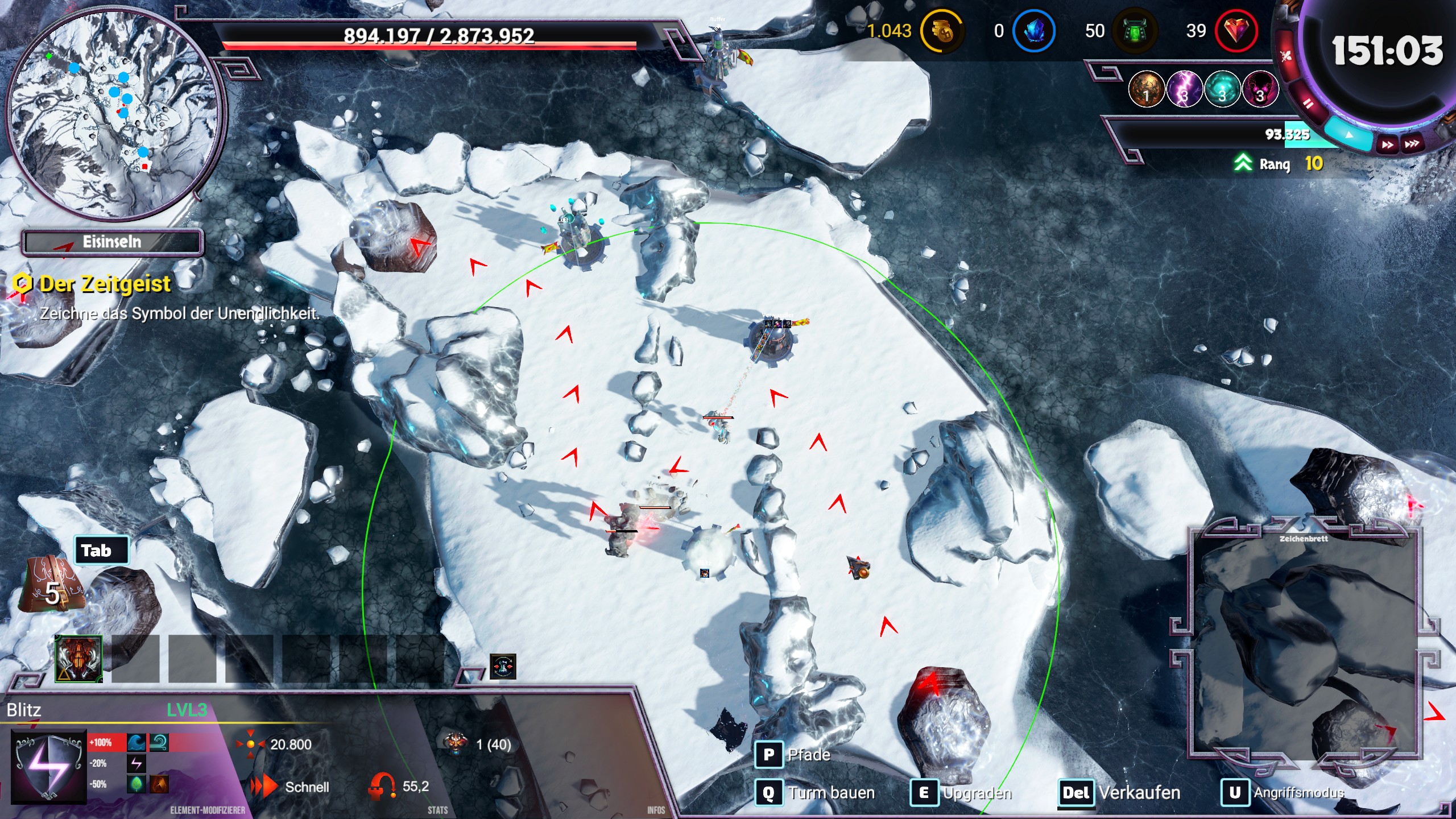Select the Der Zeitgeist quest tracker

click(x=105, y=284)
